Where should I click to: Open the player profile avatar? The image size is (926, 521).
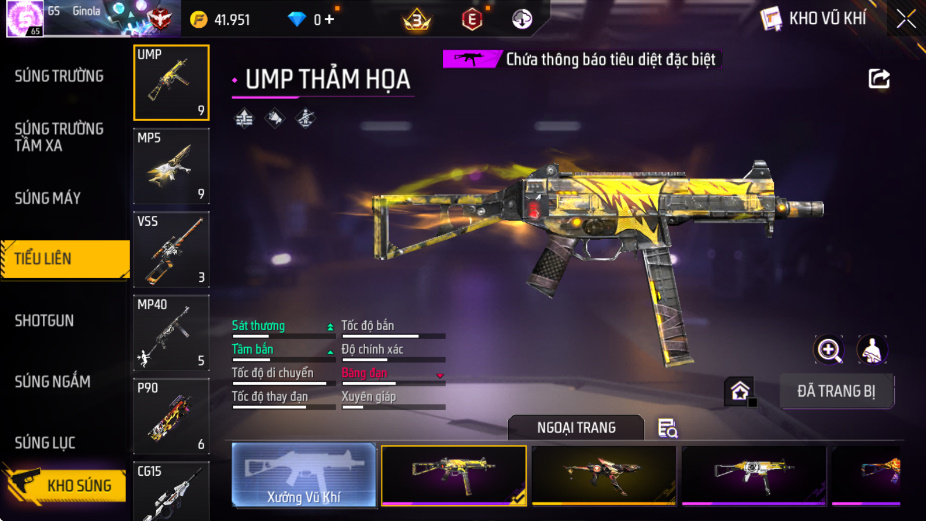[x=23, y=18]
